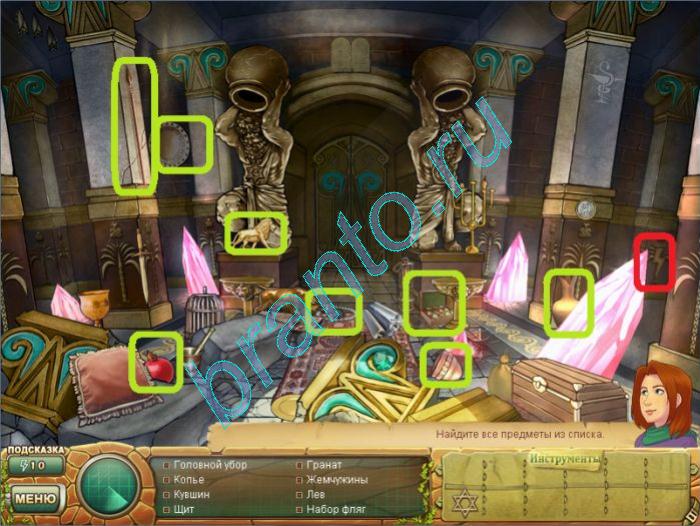Pick 'Щит' in the item list
The image size is (700, 526).
point(187,509)
